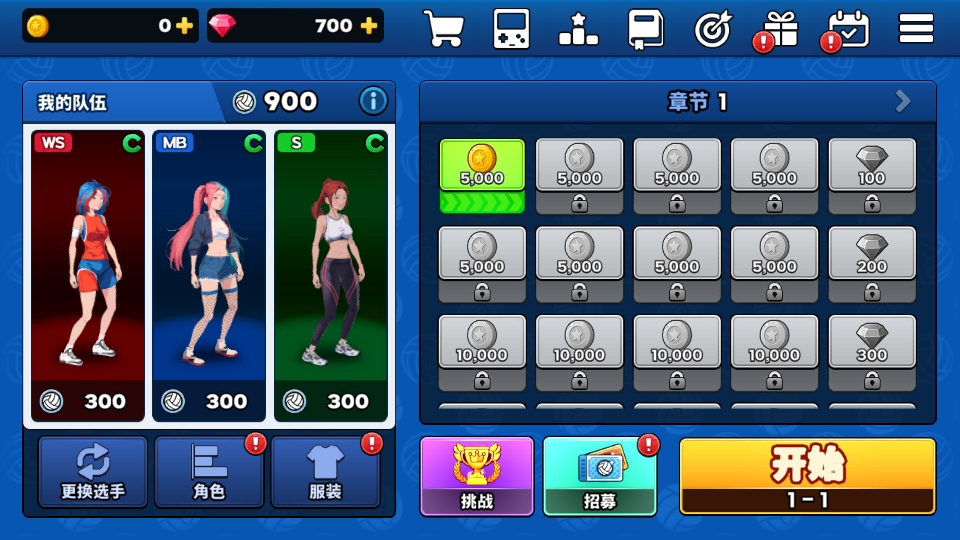The image size is (960, 540).
Task: Open the handheld game console icon
Action: (x=511, y=28)
